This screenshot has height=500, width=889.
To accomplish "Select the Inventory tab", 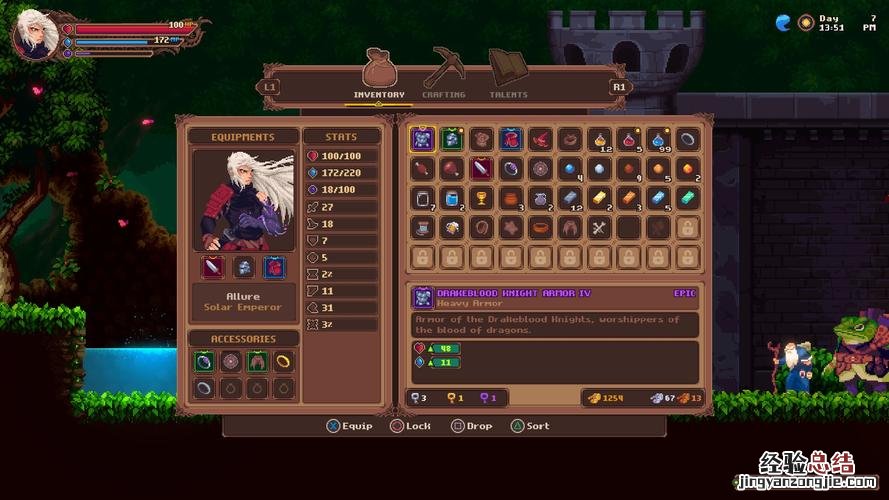I will (379, 73).
